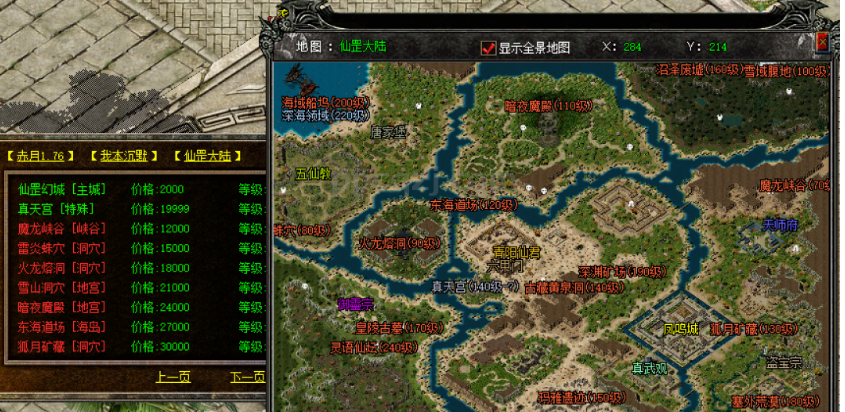The height and width of the screenshot is (412, 845).
Task: Go to previous page with 上一页
Action: (x=173, y=377)
